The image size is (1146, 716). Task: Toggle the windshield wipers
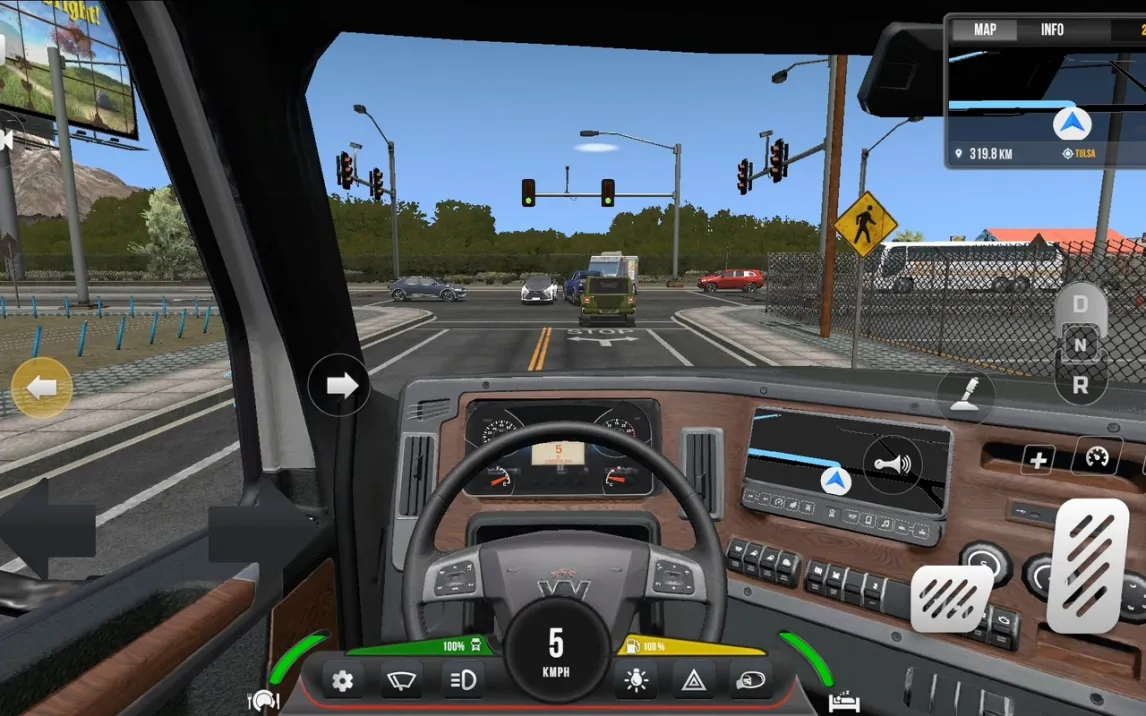[x=401, y=681]
